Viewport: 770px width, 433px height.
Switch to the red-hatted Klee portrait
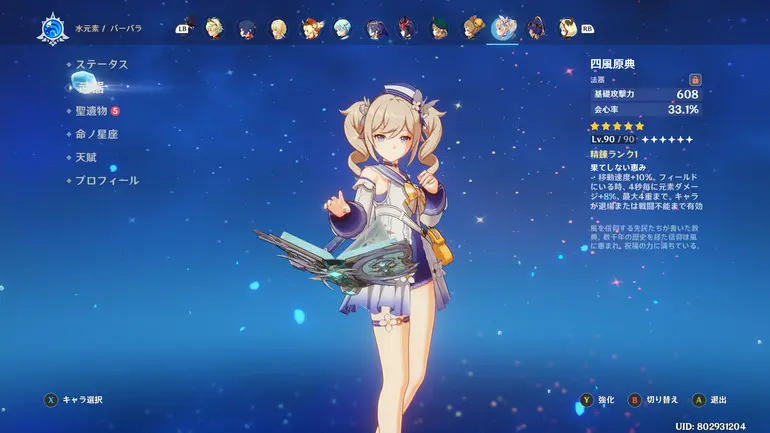tap(311, 28)
